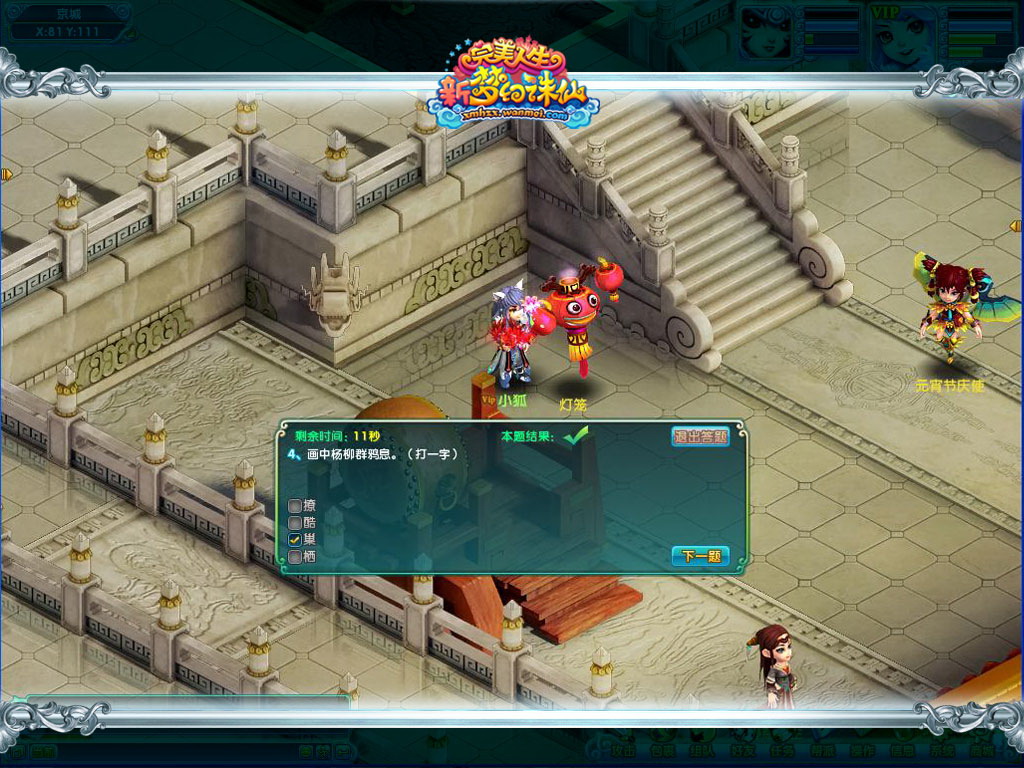
Task: Tick the checked answer 巢
Action: pyautogui.click(x=295, y=539)
